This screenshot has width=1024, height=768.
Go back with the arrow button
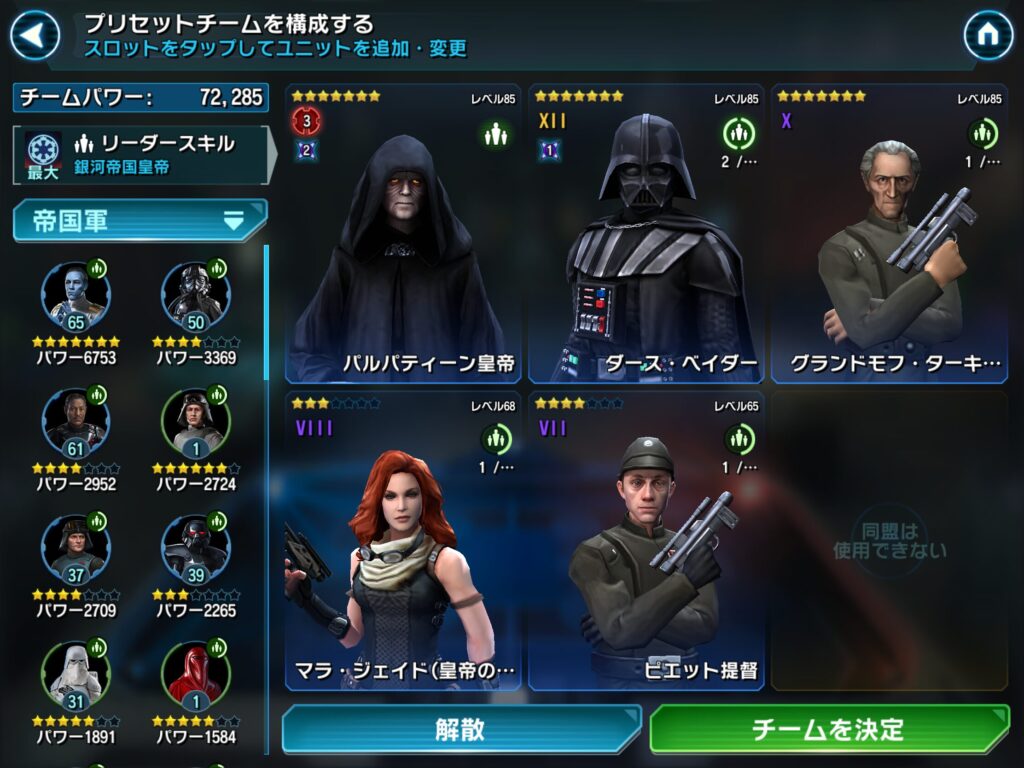pos(35,36)
